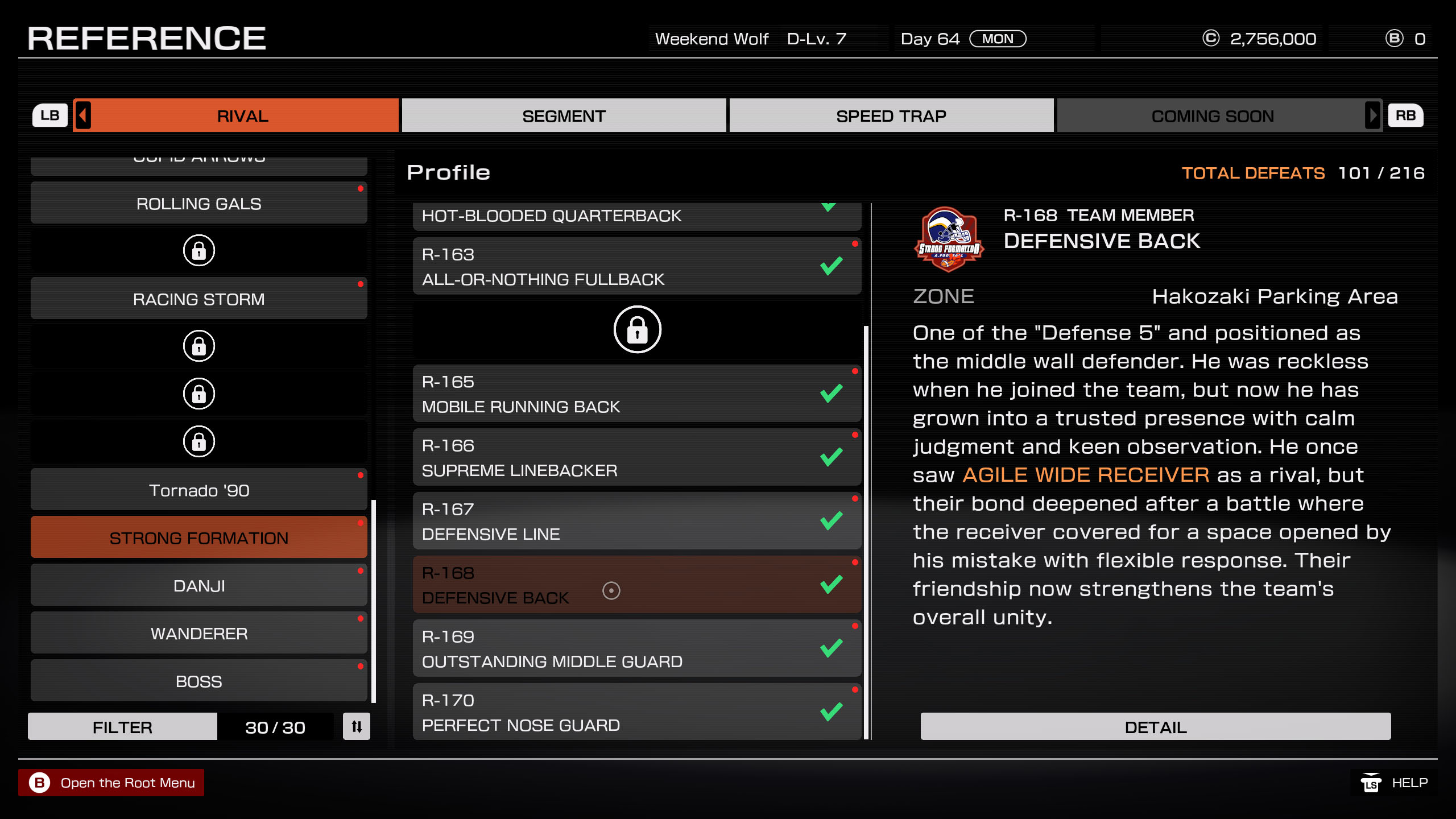Choose the DANJI team entry
Screen dimensions: 1456x819
pyautogui.click(x=198, y=586)
